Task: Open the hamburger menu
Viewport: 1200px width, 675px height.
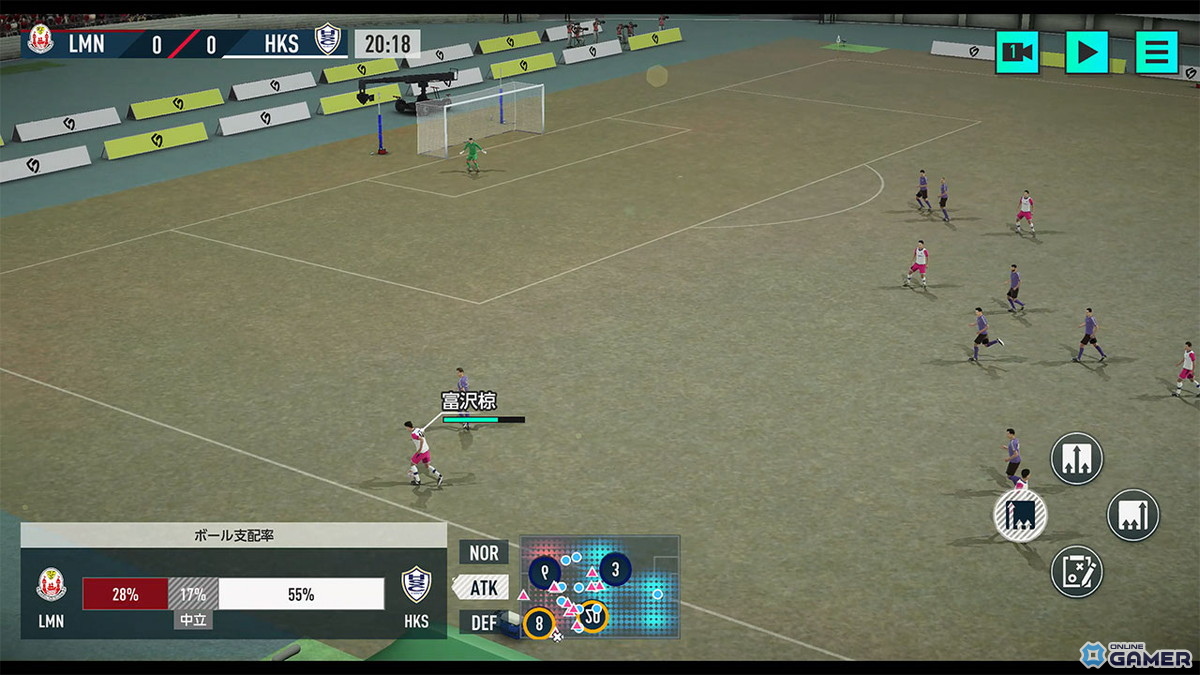Action: click(x=1156, y=52)
